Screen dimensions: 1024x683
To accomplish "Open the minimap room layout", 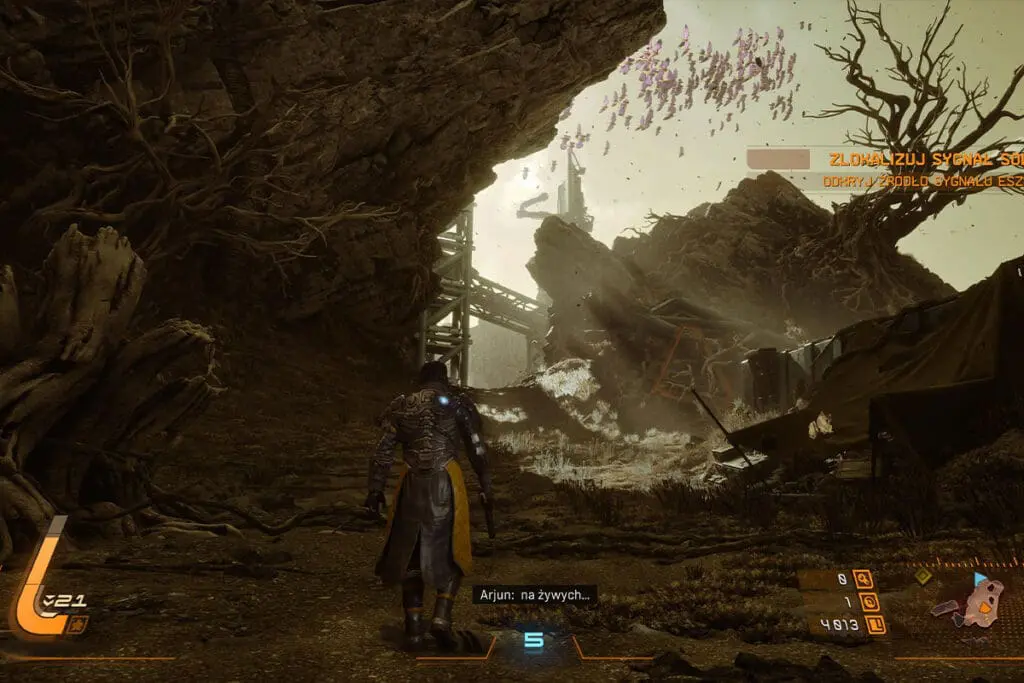I will [975, 604].
